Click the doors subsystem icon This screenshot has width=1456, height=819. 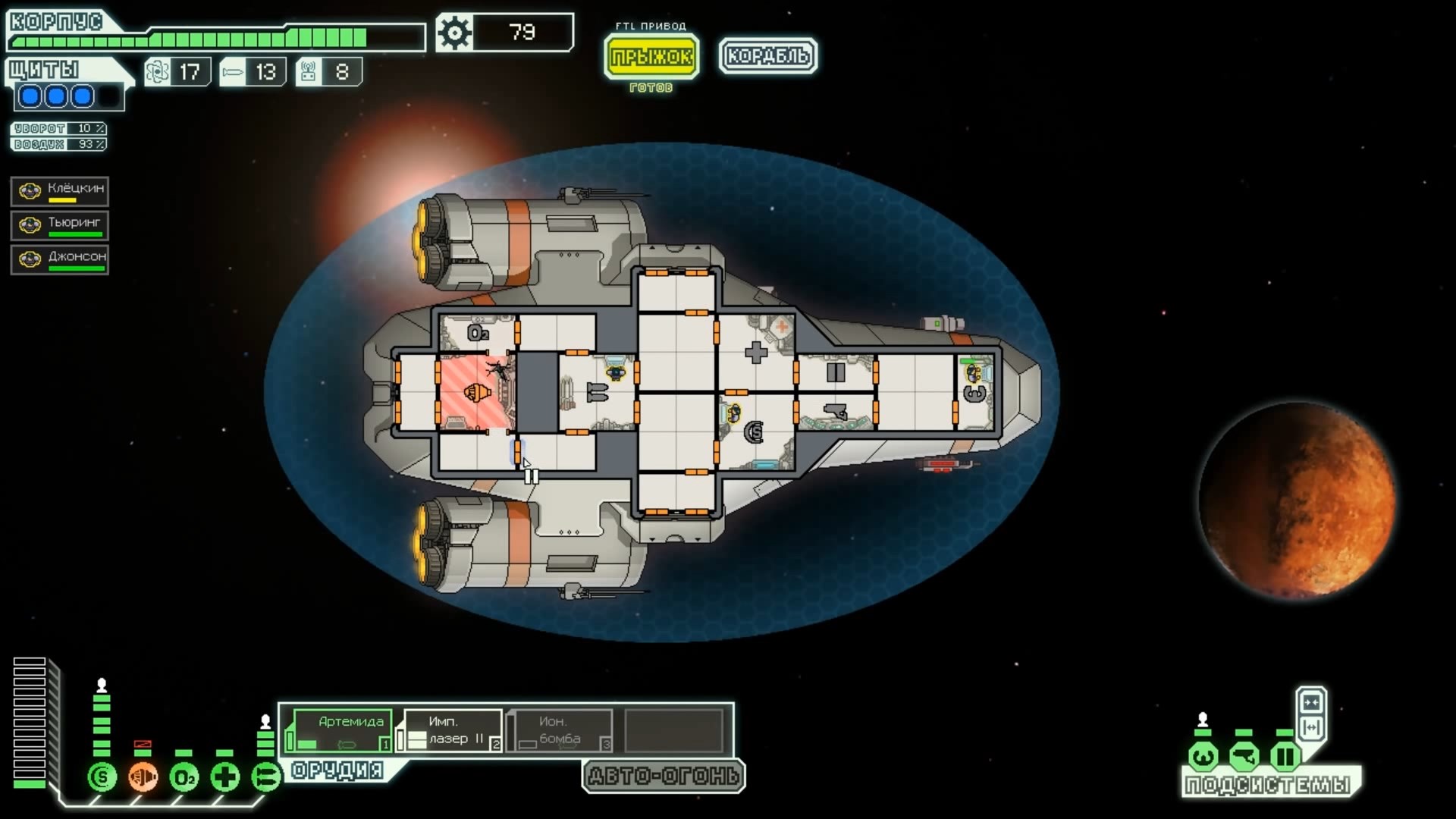(1285, 756)
